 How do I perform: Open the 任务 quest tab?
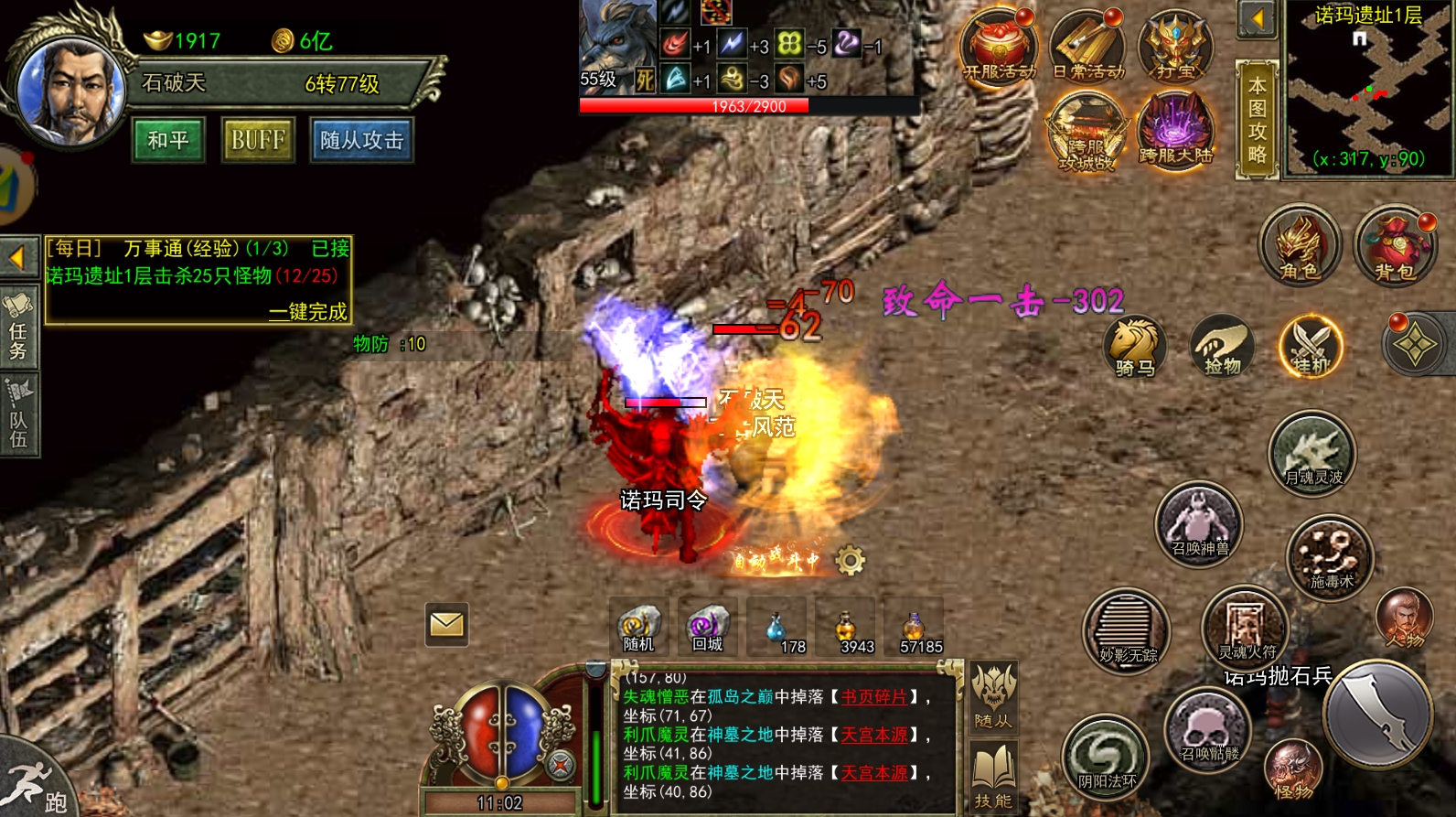[x=18, y=328]
